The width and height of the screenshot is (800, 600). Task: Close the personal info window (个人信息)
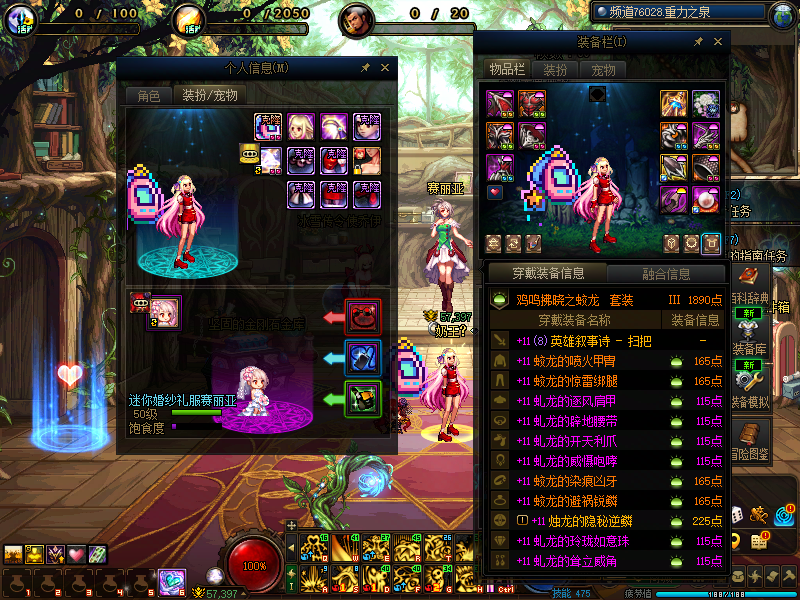click(x=386, y=68)
